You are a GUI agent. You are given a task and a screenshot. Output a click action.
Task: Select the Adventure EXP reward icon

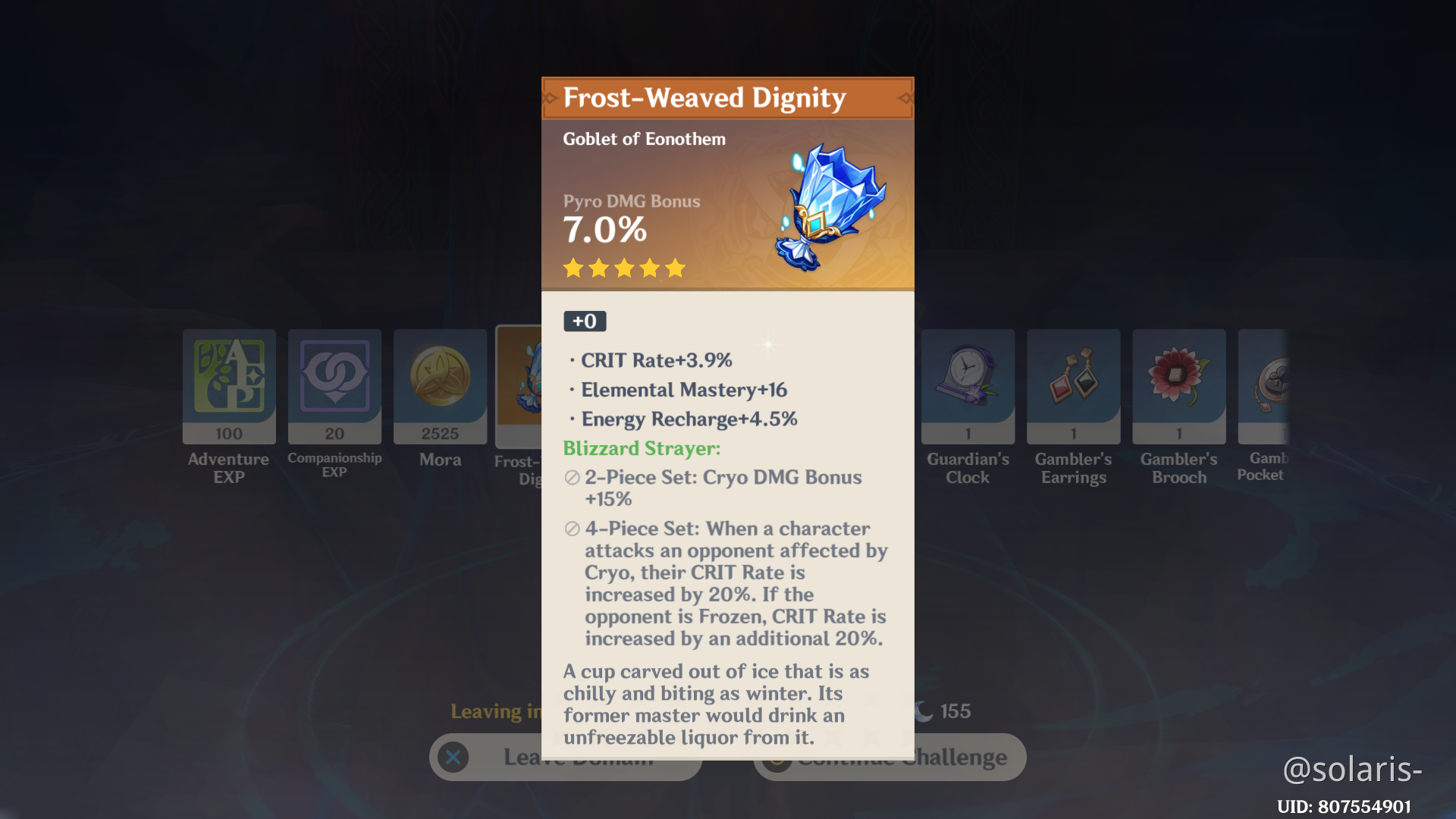pos(228,387)
